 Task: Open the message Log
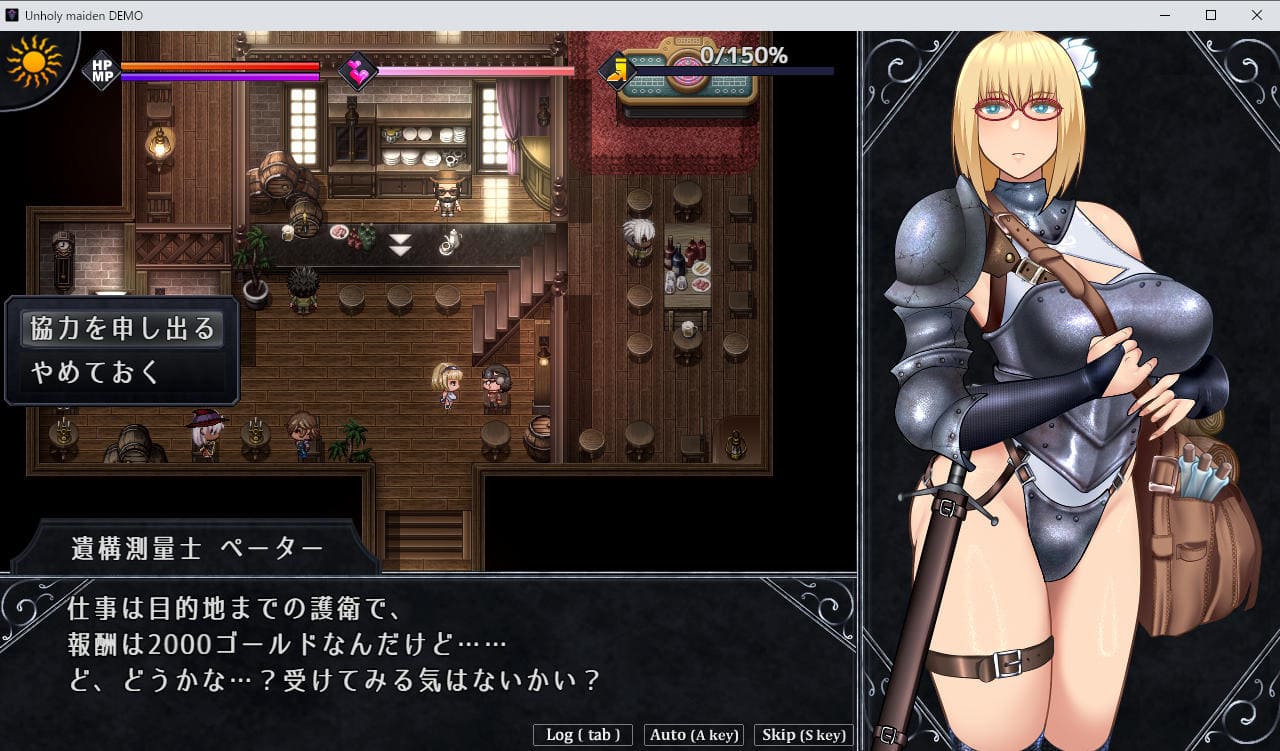[583, 735]
